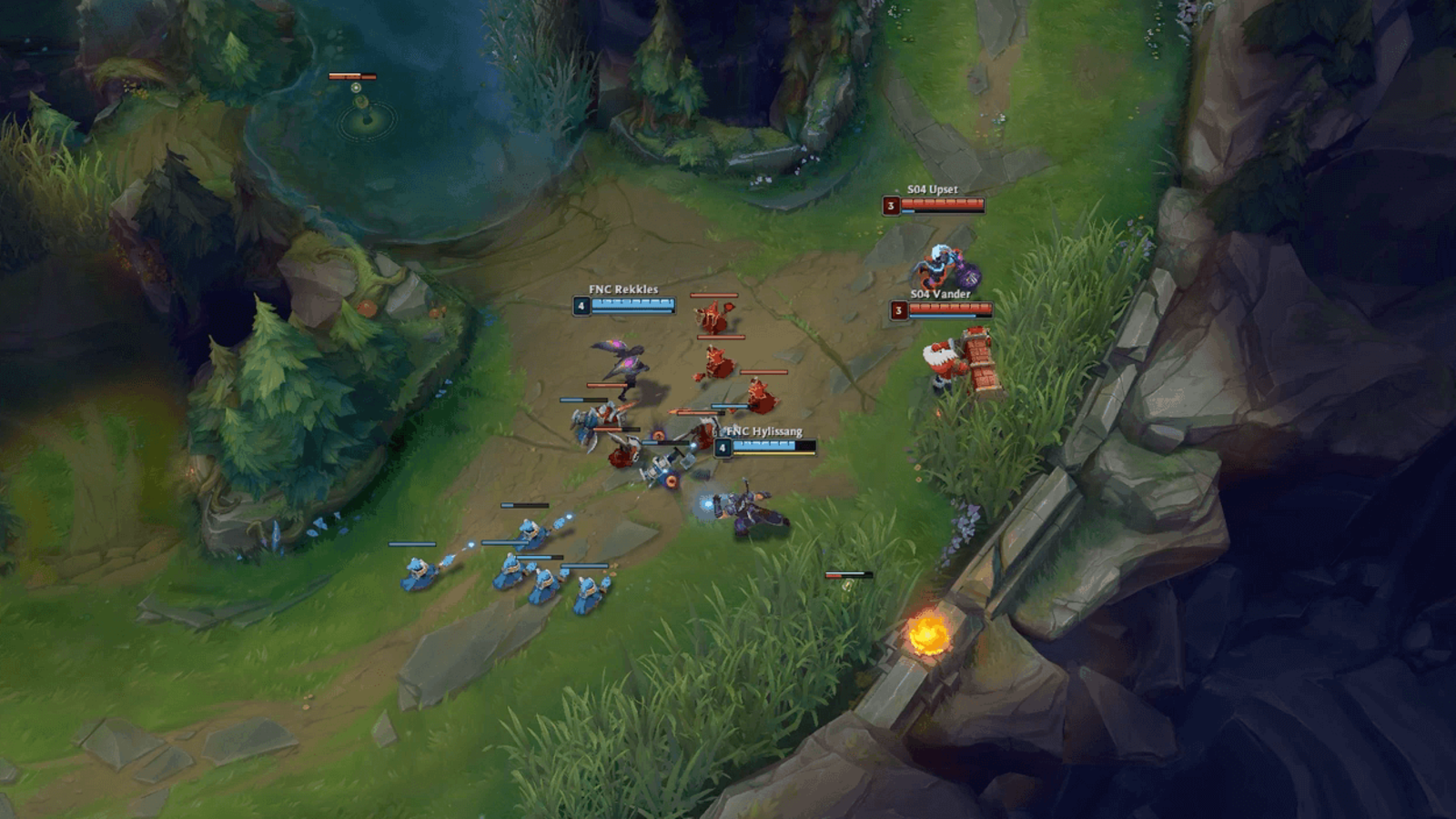Select FNC Rekkles' champion on screen
Viewport: 1456px width, 819px height.
(628, 364)
